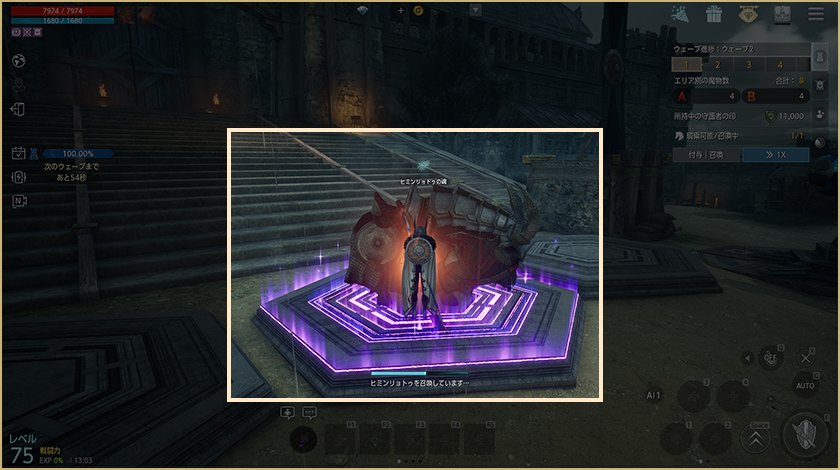Click the circled X button
The image size is (840, 470).
[807, 357]
